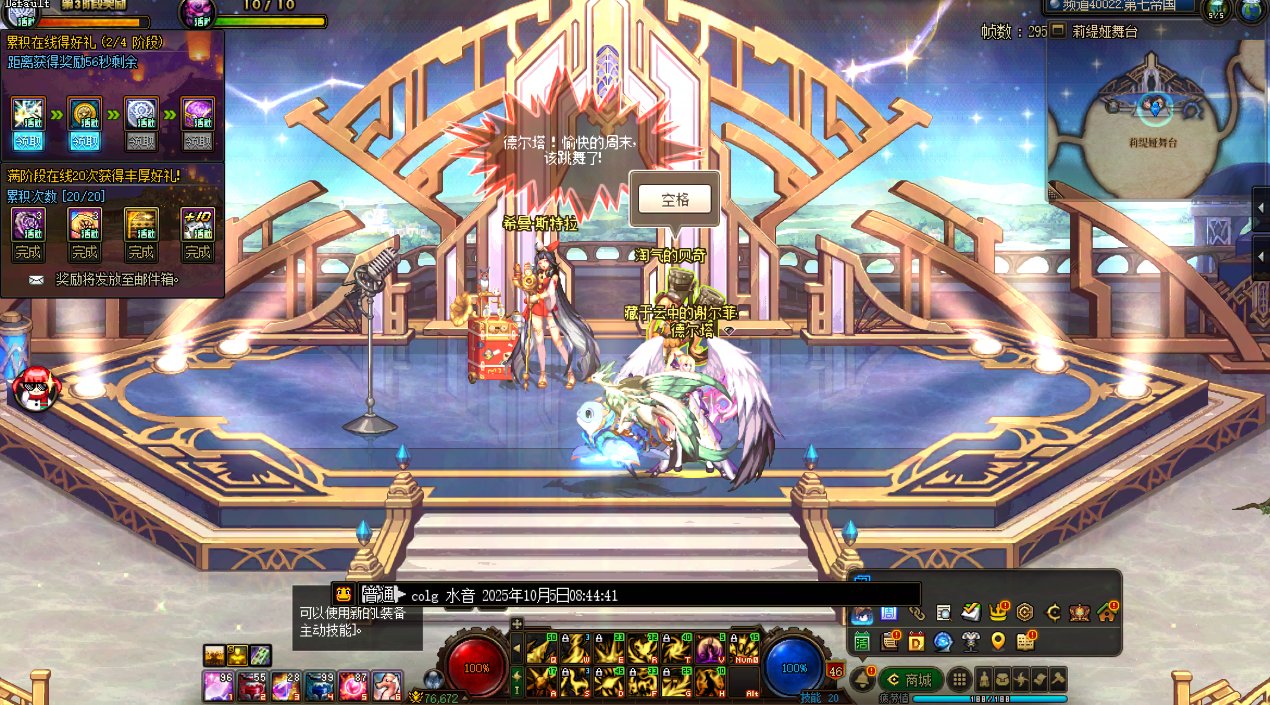Use the hotbar slot 6 seahorse item
This screenshot has width=1270, height=705.
pyautogui.click(x=387, y=686)
